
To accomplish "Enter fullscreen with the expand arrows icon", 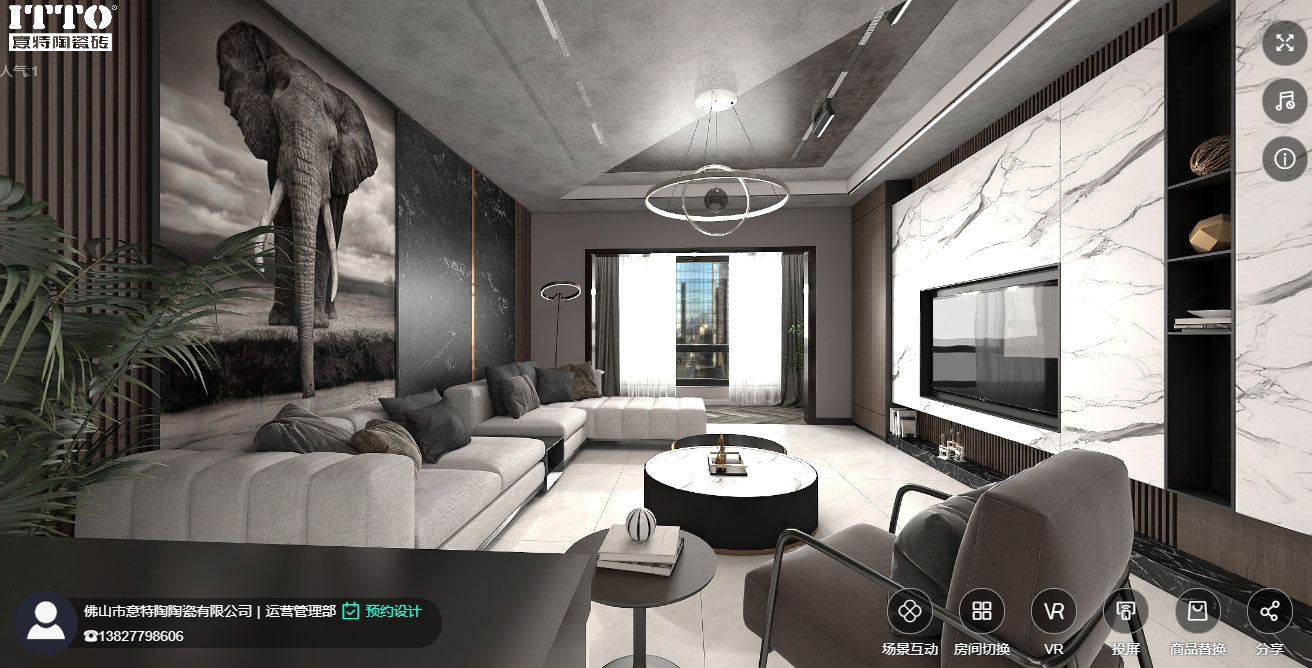I will 1284,43.
